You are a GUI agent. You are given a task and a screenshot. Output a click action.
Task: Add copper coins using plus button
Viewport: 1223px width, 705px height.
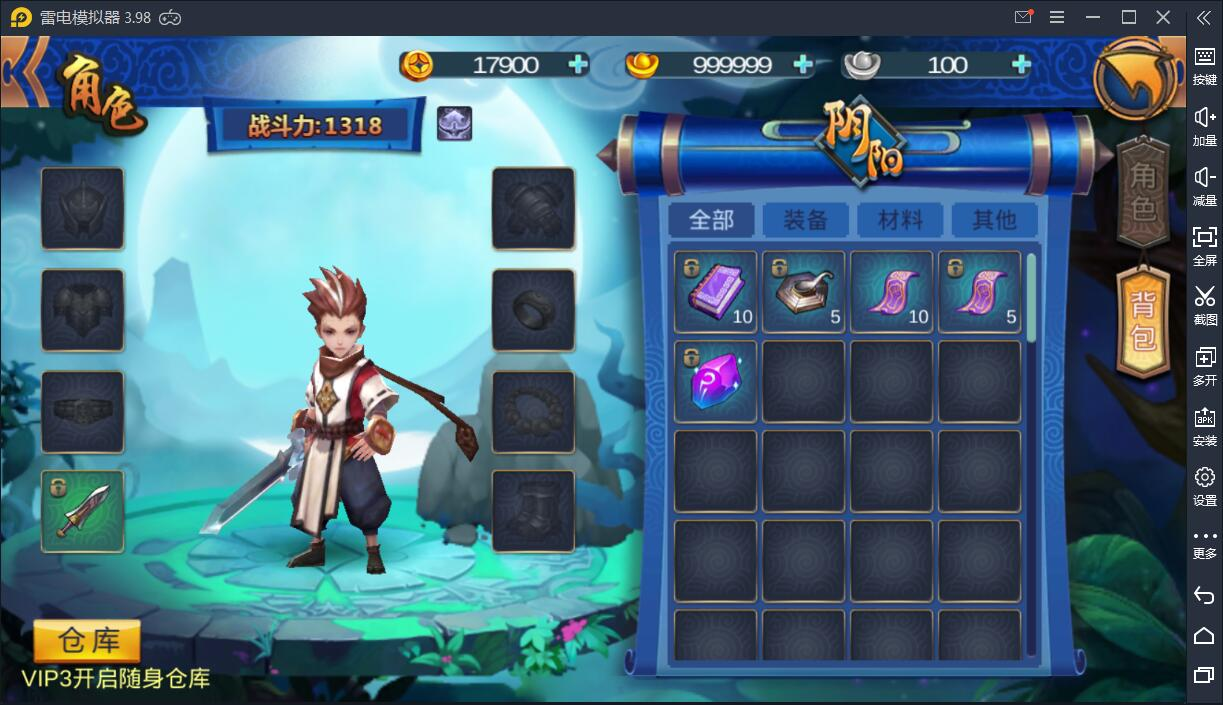click(578, 65)
